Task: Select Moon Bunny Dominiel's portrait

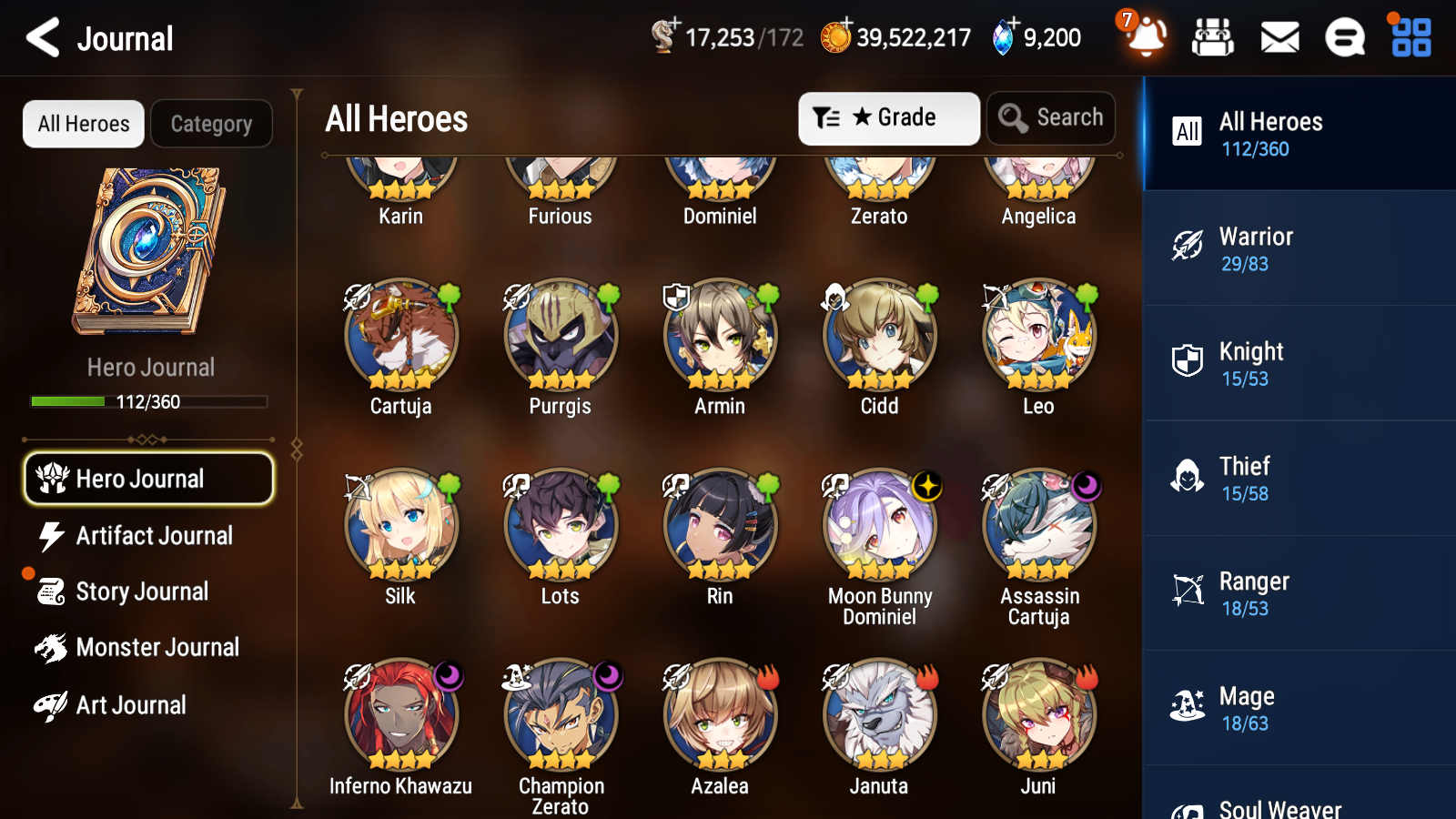Action: [x=879, y=523]
